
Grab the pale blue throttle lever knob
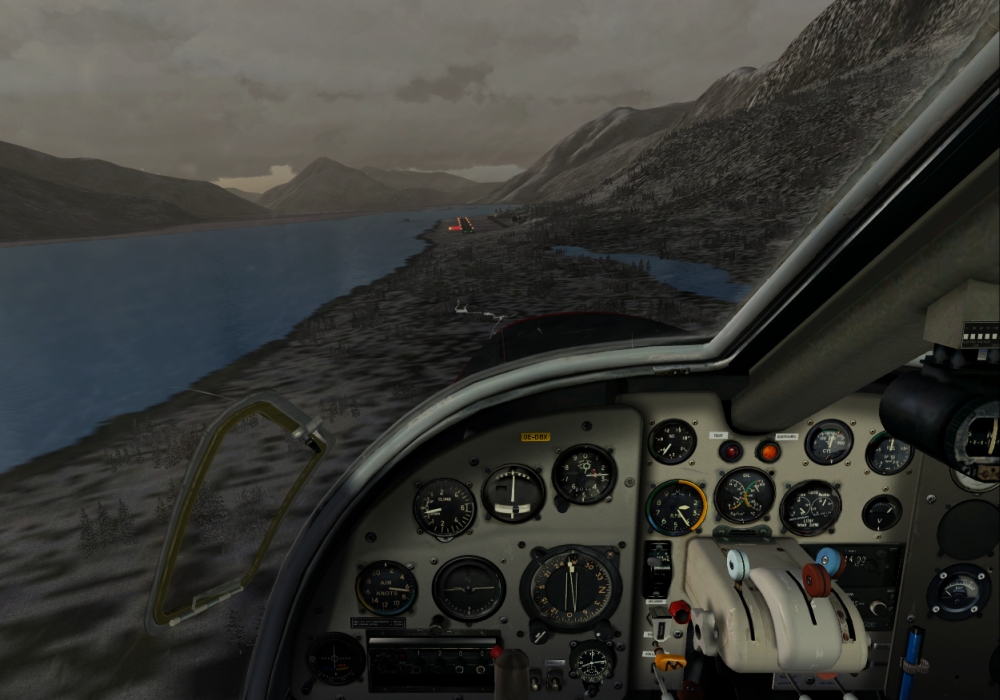pos(737,565)
